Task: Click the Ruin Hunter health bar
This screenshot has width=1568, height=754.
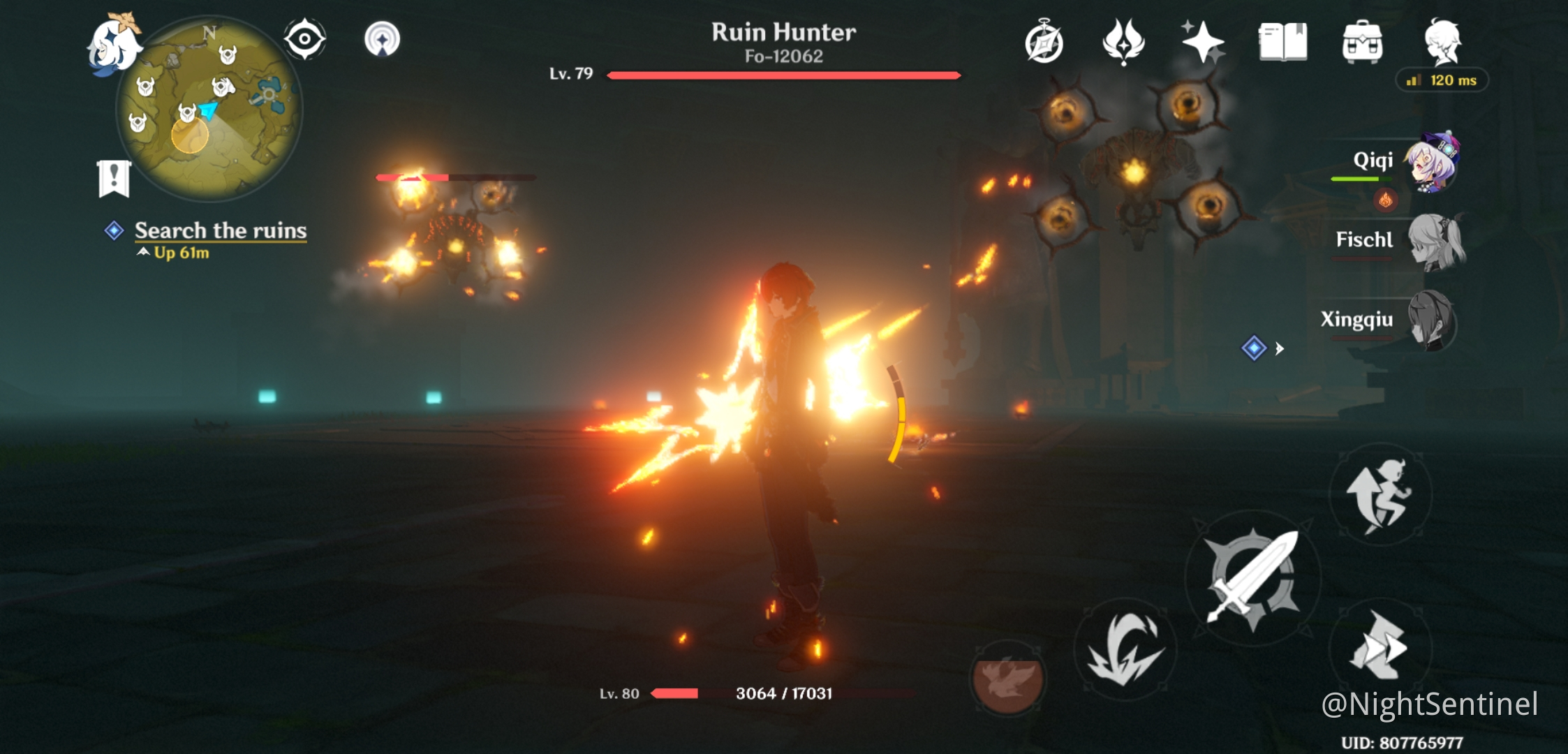Action: click(782, 75)
